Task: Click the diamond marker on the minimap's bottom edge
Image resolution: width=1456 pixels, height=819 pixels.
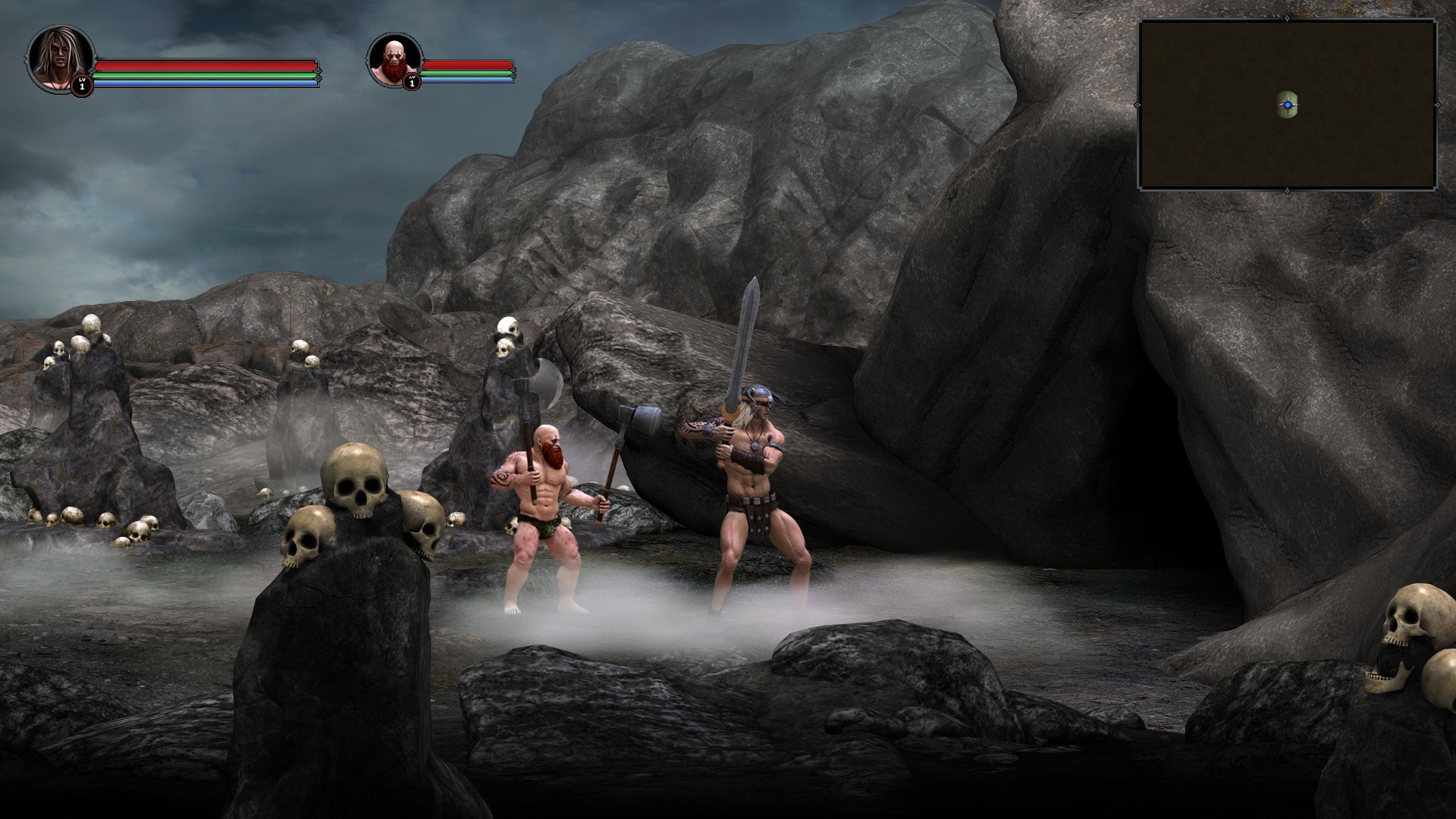Action: click(1288, 190)
